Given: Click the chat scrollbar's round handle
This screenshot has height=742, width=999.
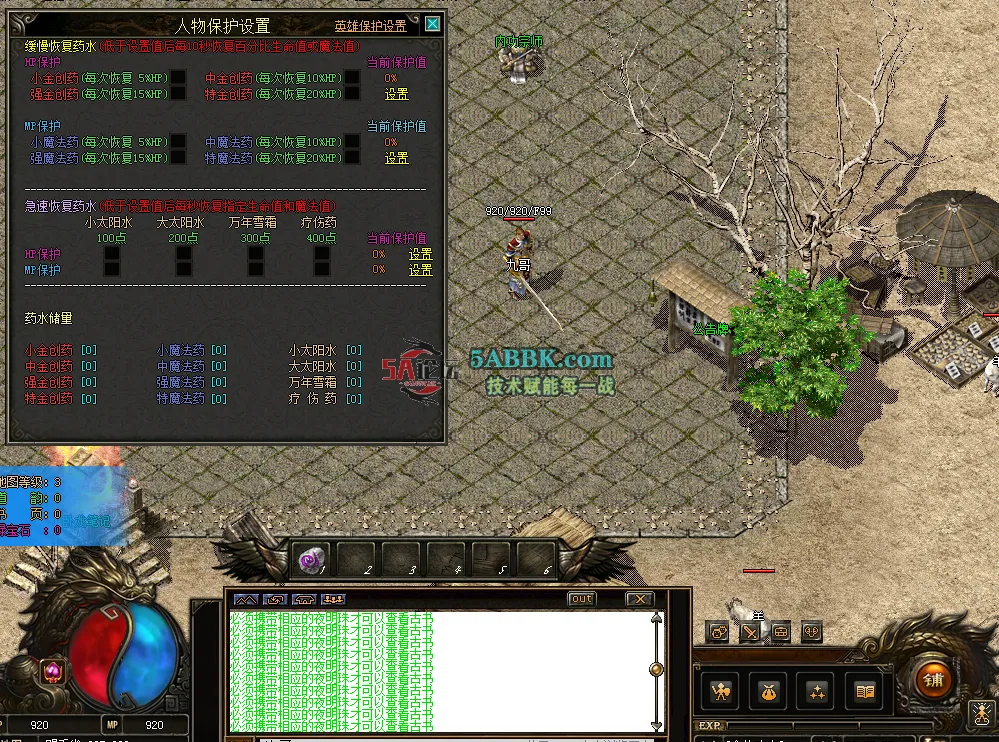Looking at the screenshot, I should 656,669.
